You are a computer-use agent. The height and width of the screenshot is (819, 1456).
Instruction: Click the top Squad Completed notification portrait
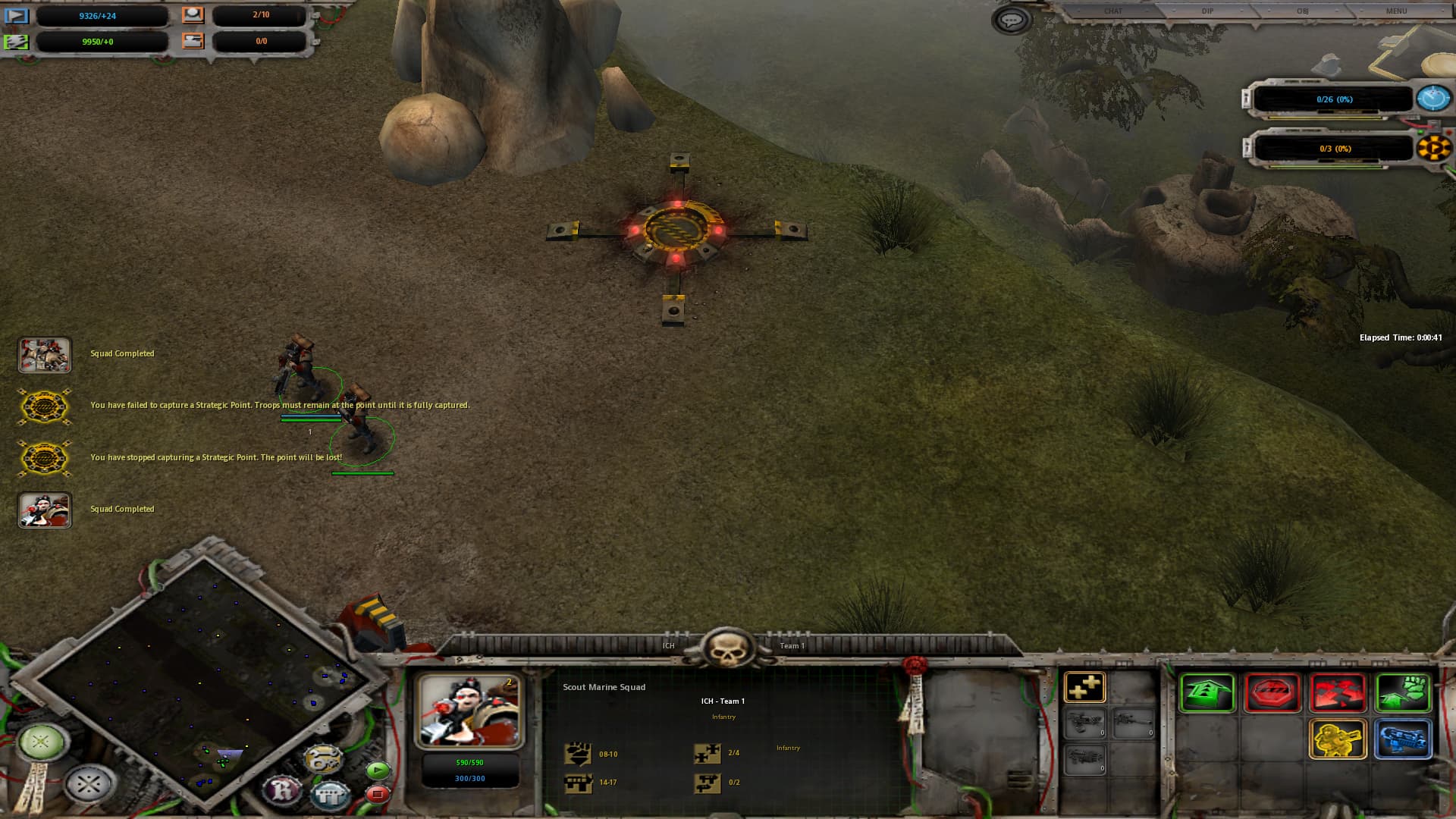pos(45,355)
